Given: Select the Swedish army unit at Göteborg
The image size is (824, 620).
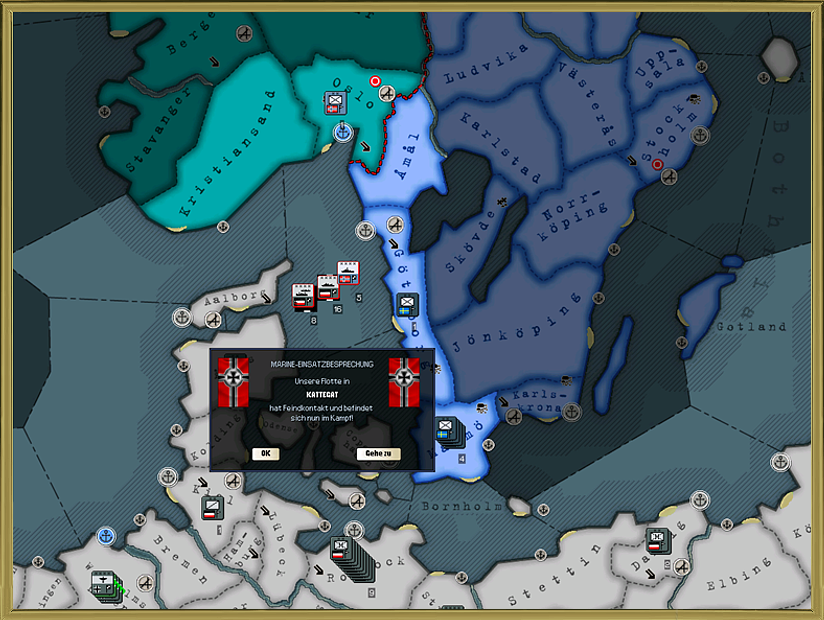Looking at the screenshot, I should (x=407, y=305).
